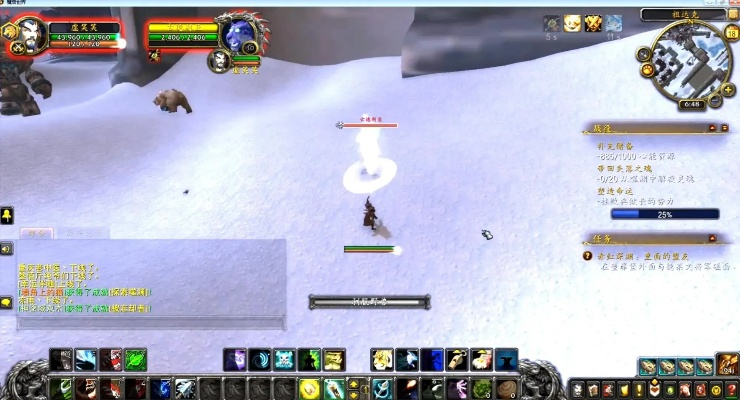Activate the anvil icon on the action bar

coord(506,359)
